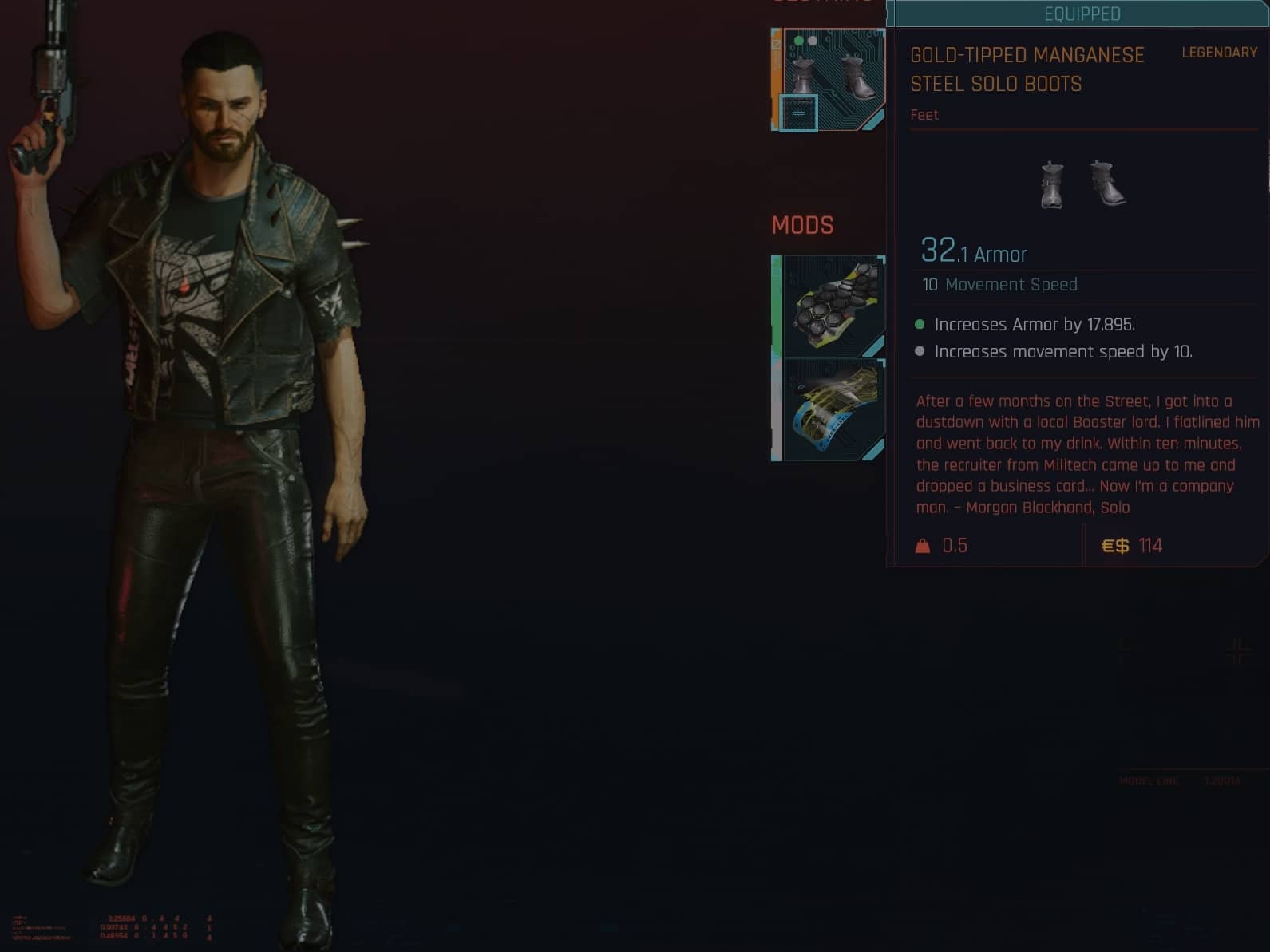Expand the MODS section header

(x=803, y=226)
